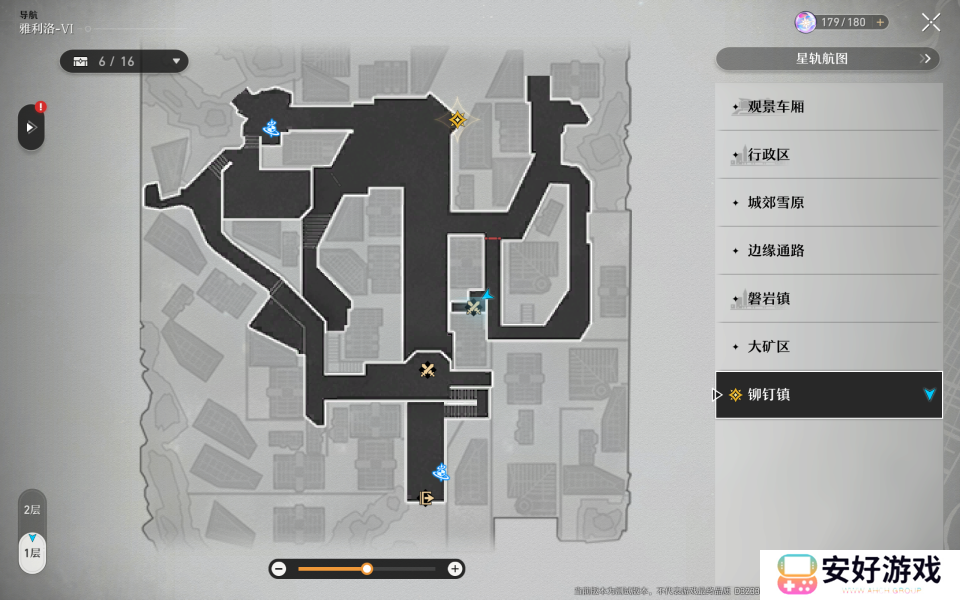Open the side panel with red alert

tap(31, 127)
